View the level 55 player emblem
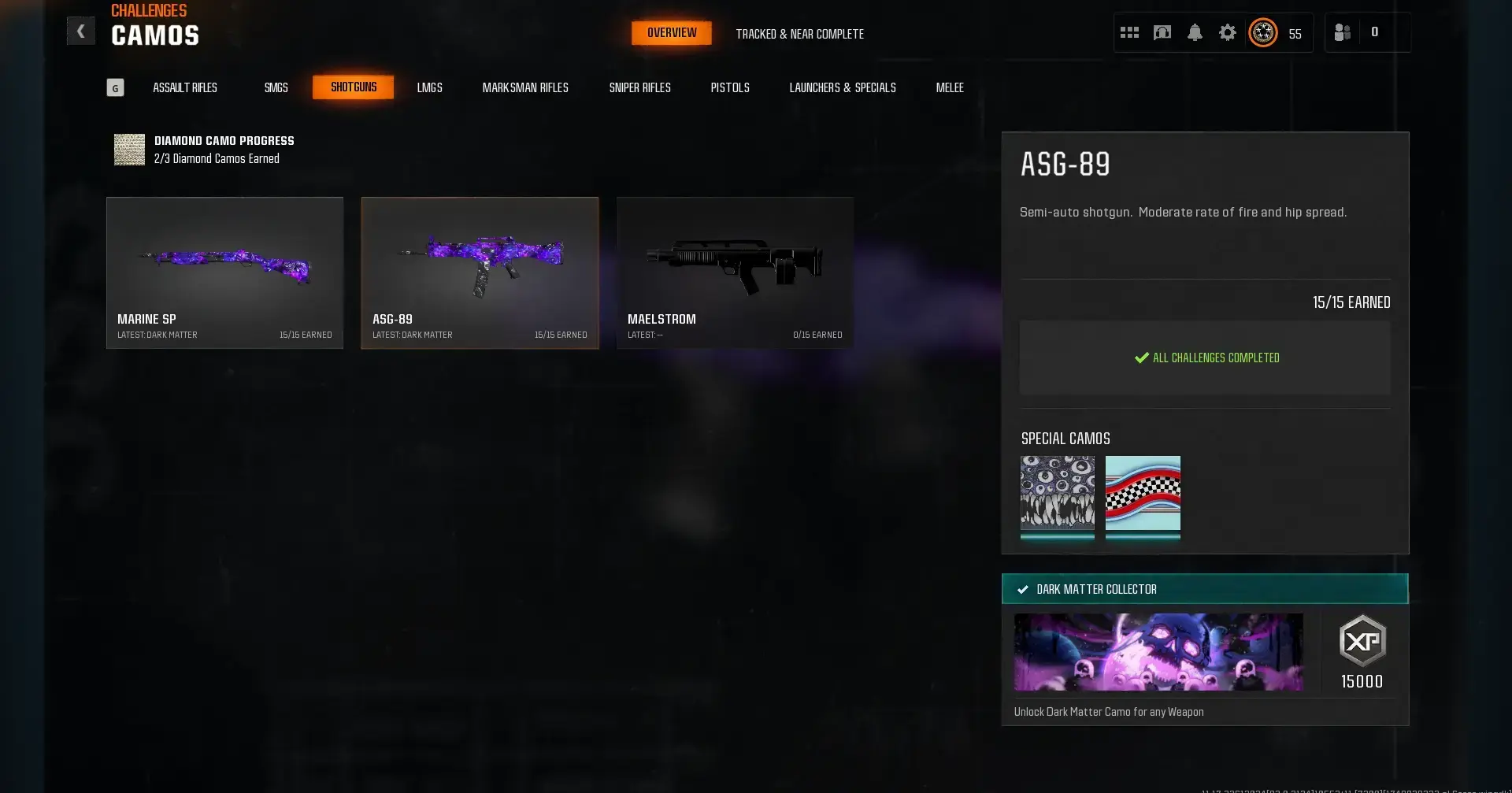1512x793 pixels. click(1262, 32)
